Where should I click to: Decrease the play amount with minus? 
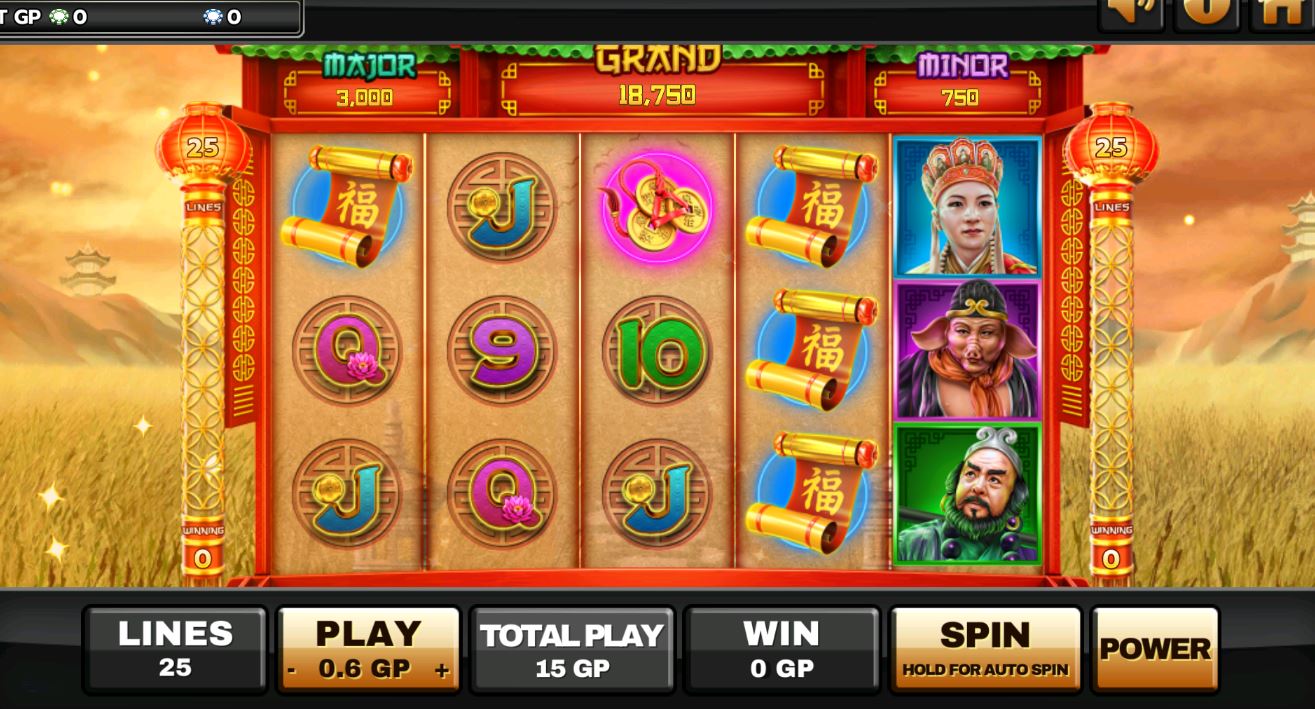click(292, 671)
